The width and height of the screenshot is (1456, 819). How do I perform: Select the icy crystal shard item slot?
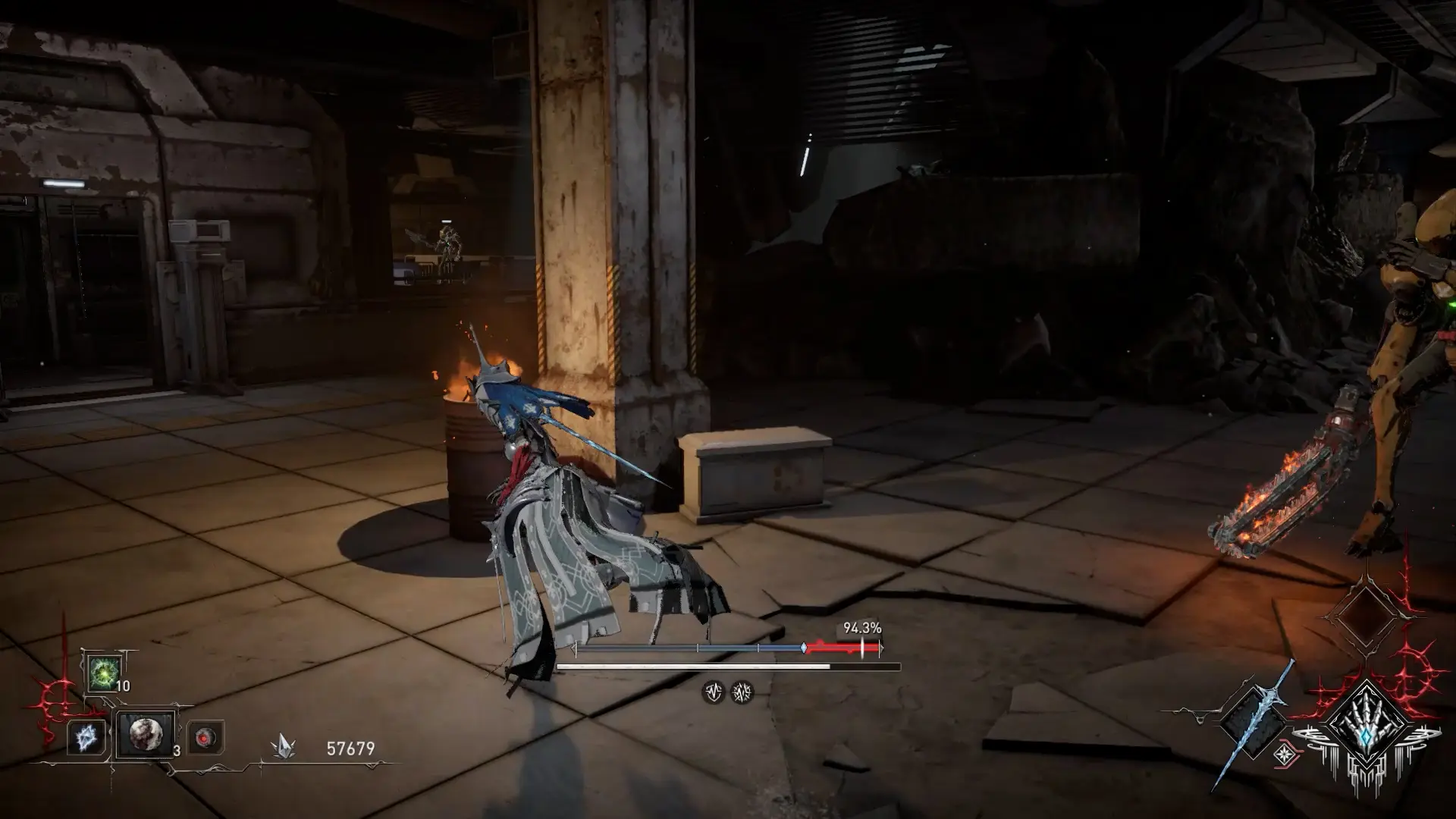[x=86, y=737]
